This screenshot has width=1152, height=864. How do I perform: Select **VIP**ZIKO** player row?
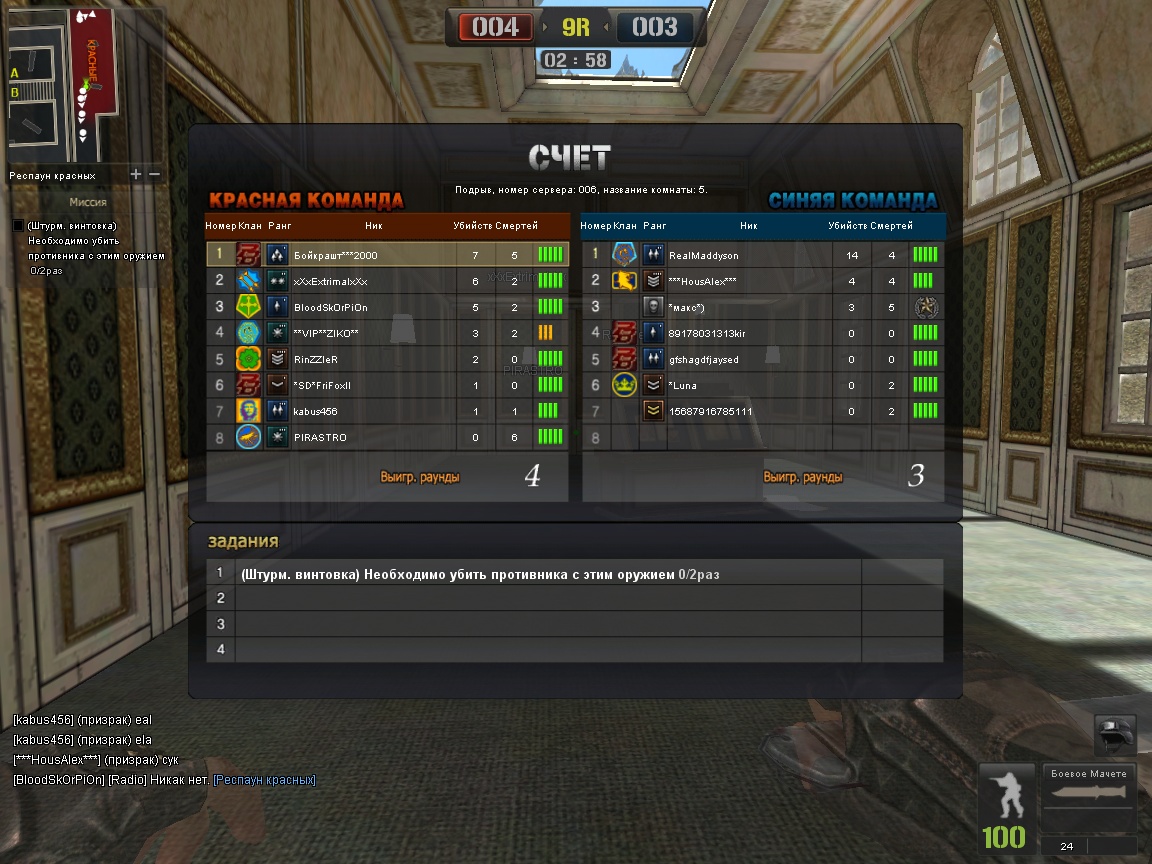point(387,333)
